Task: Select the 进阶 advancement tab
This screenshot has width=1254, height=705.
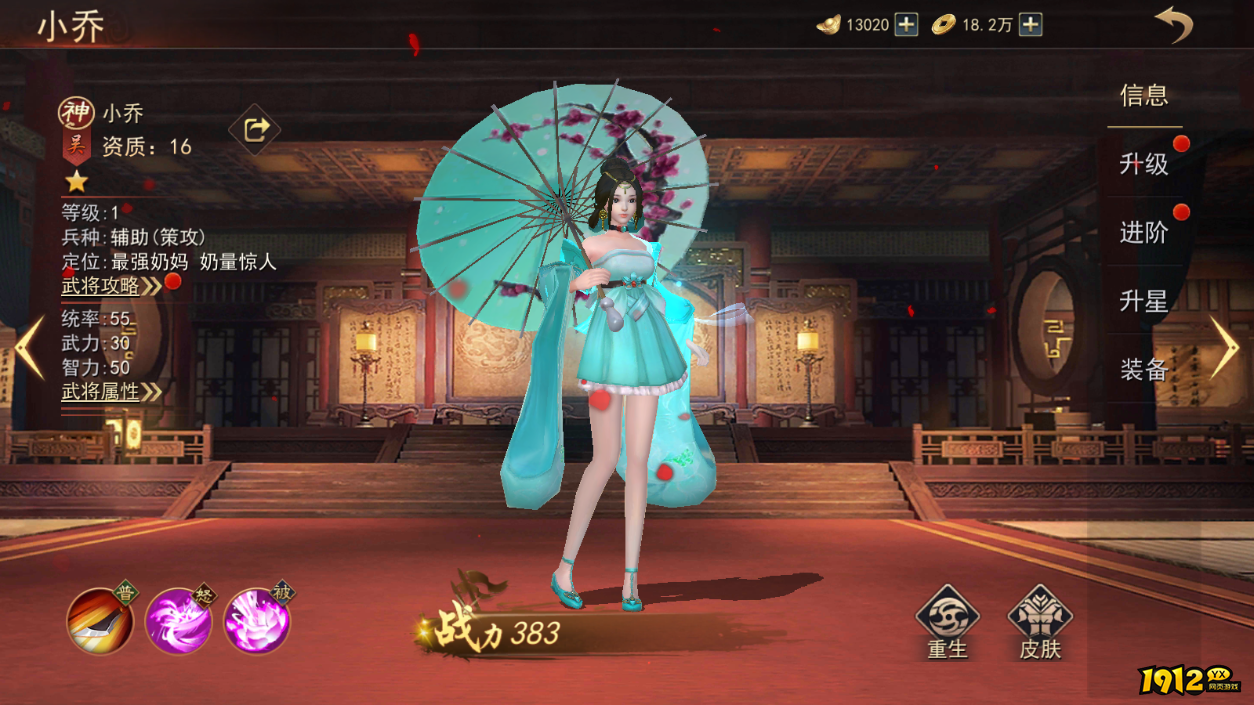Action: (1144, 233)
